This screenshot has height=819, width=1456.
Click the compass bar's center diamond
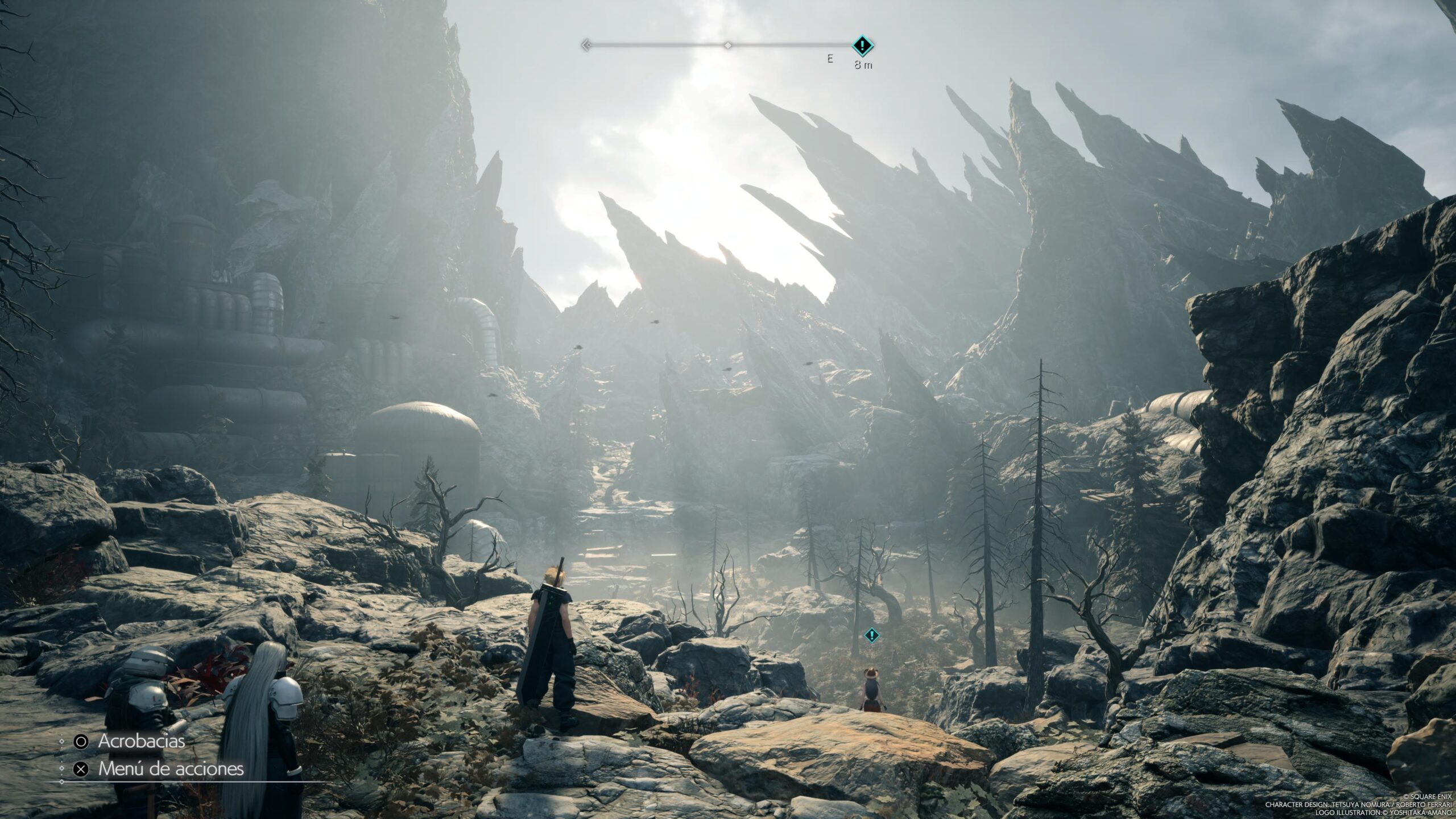727,45
